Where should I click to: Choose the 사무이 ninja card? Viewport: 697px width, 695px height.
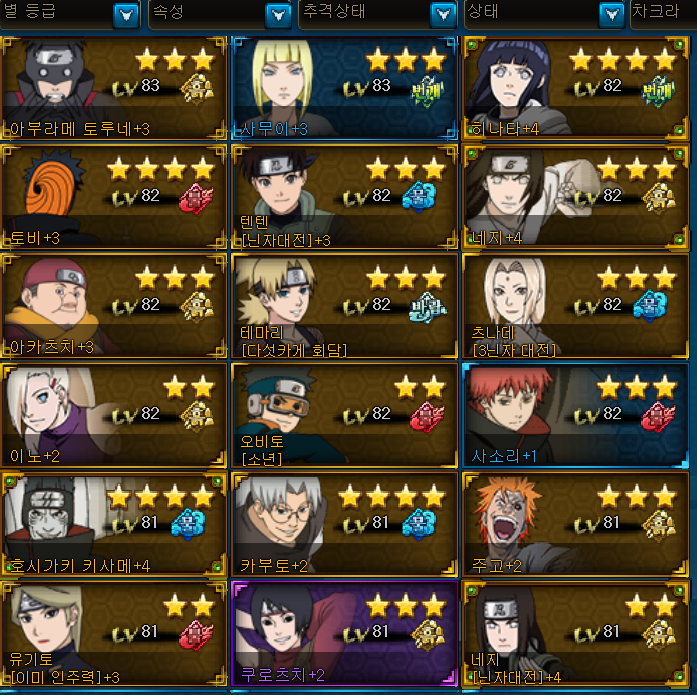click(345, 90)
